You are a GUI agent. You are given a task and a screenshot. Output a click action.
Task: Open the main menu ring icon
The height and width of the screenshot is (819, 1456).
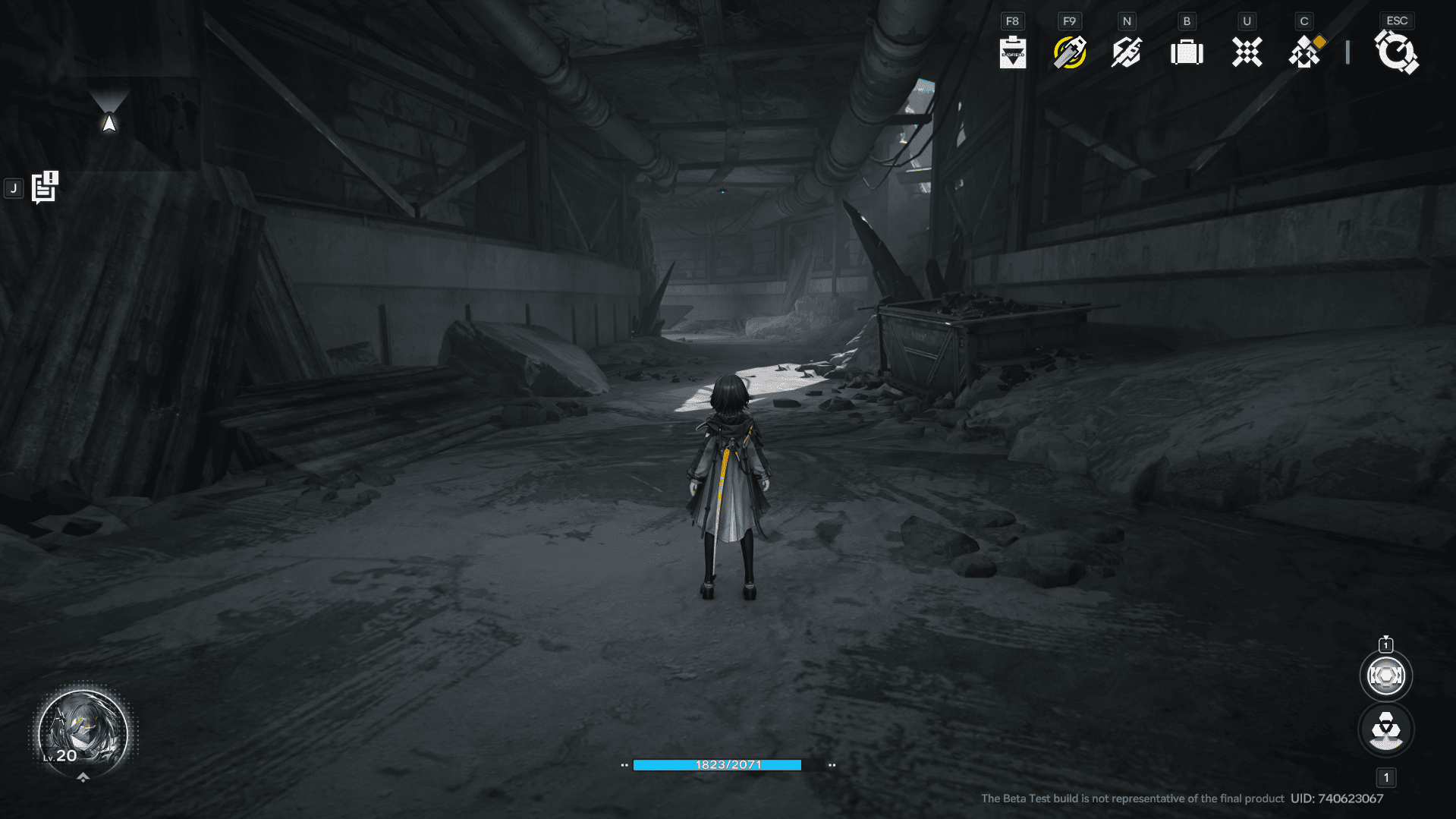(1396, 53)
